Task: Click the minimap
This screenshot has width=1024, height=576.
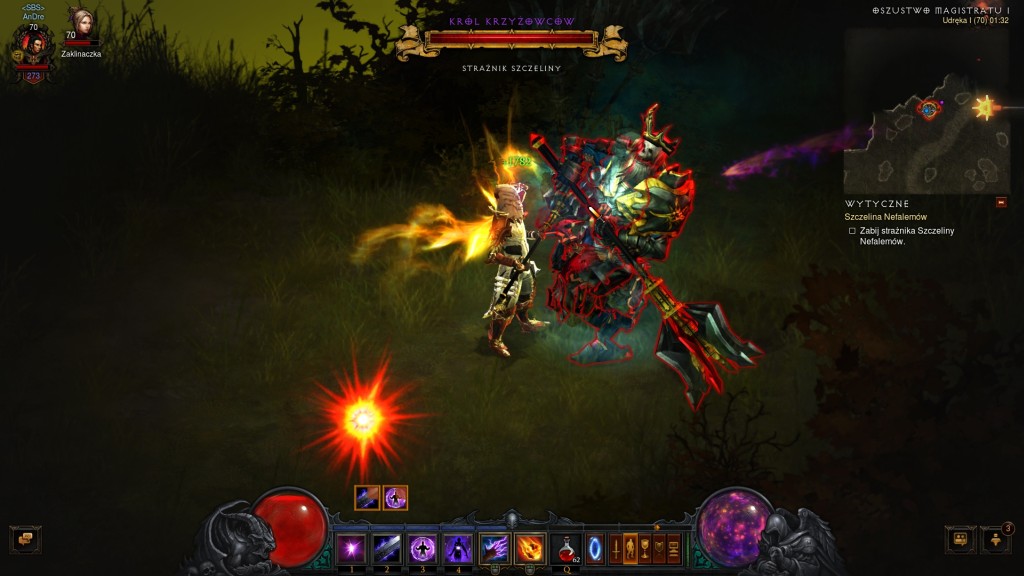Action: (x=926, y=110)
